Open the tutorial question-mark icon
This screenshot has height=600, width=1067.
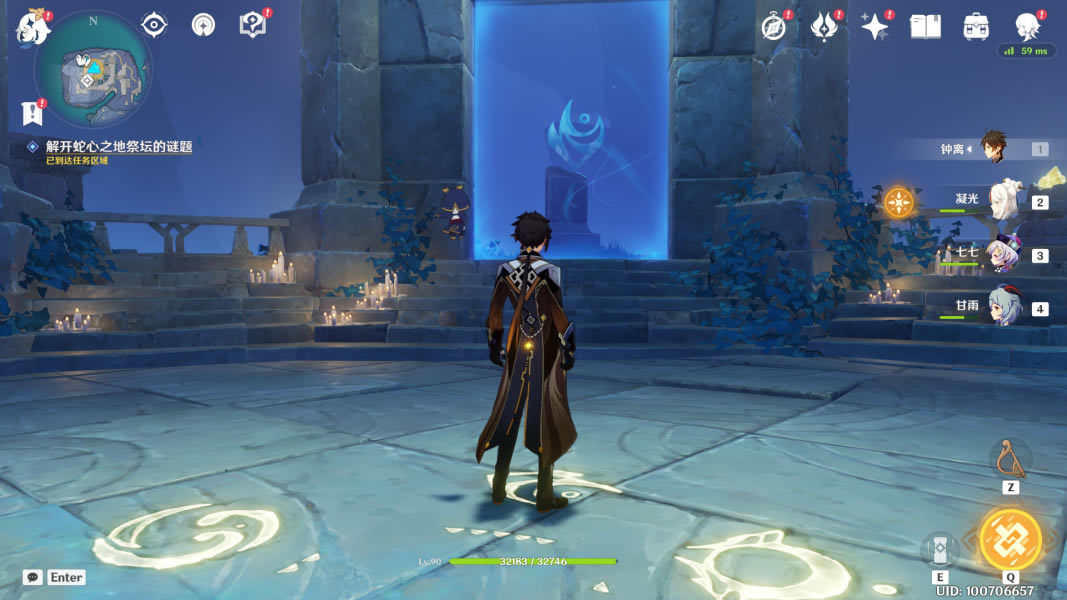pos(253,25)
